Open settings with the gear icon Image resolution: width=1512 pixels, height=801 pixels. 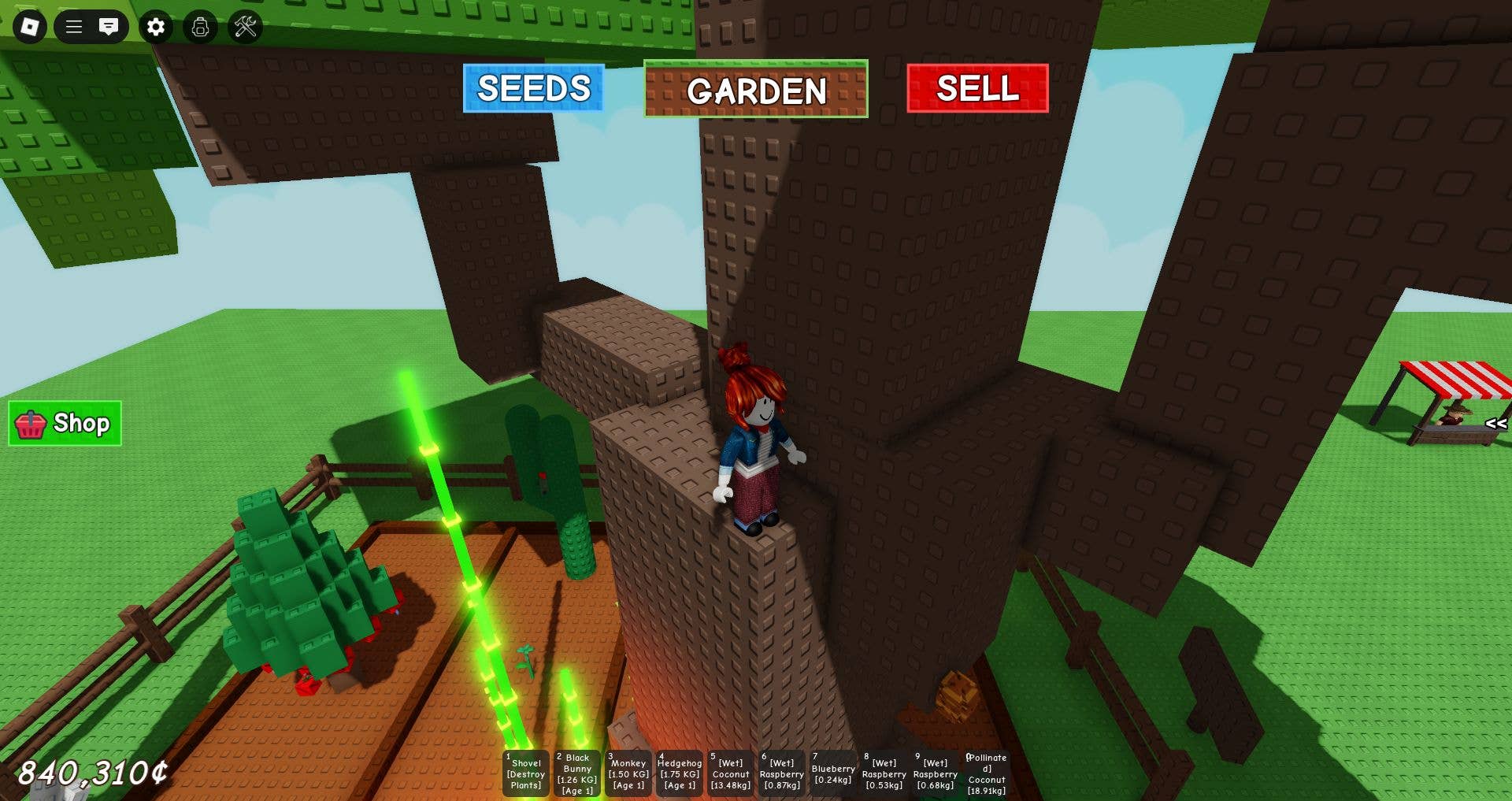(x=156, y=27)
